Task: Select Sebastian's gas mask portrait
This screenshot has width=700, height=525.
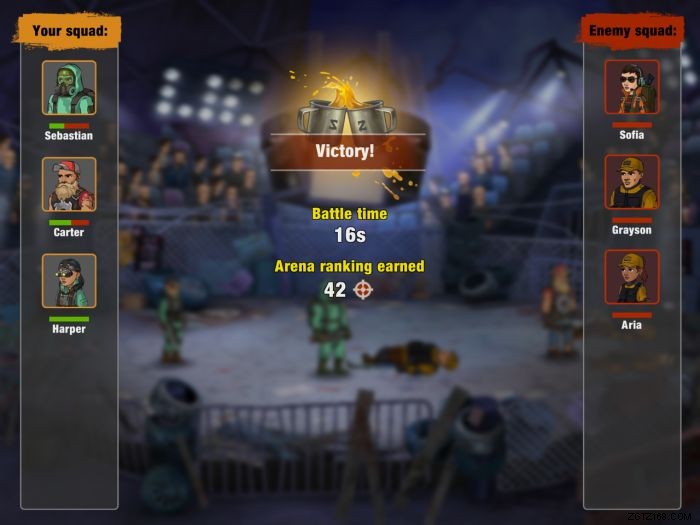Action: coord(69,88)
